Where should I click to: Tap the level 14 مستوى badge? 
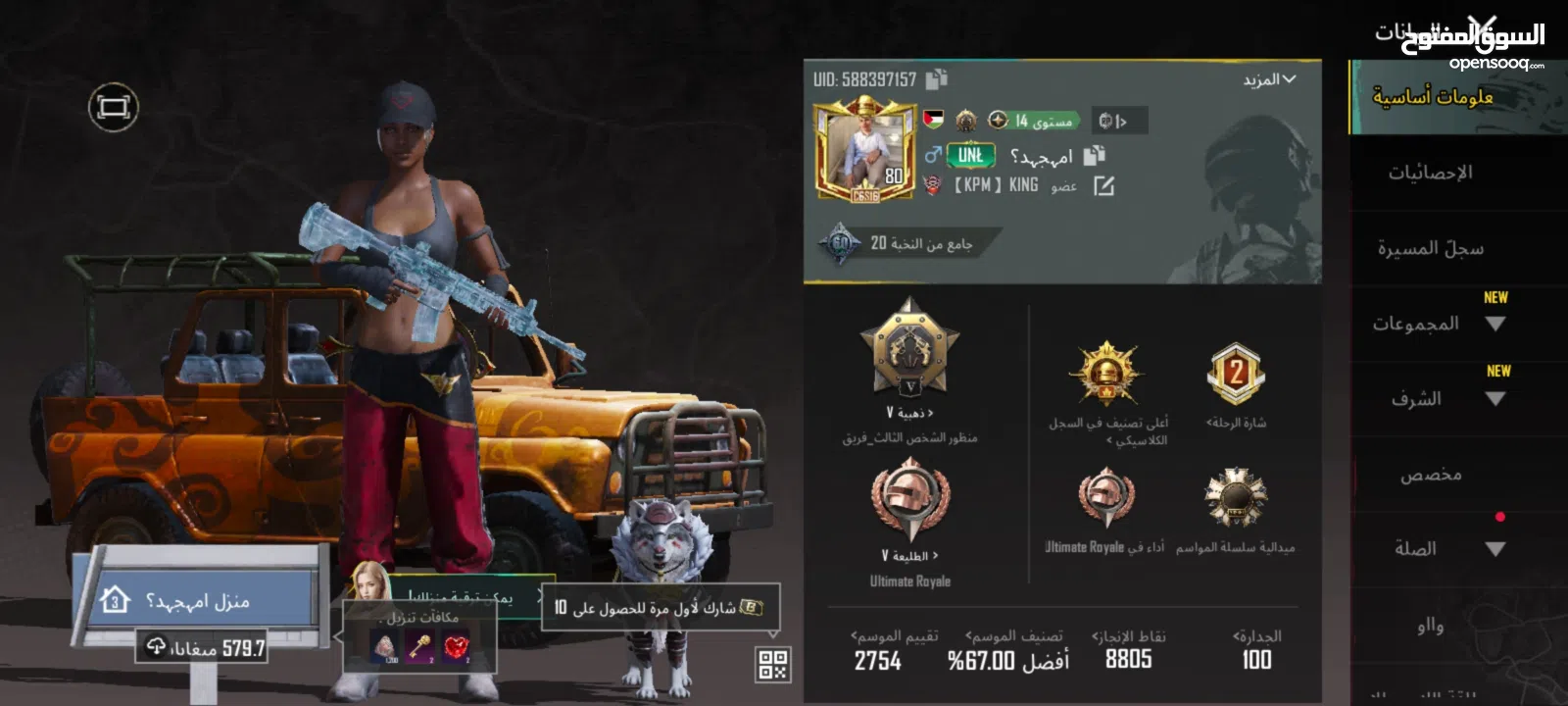point(1034,121)
